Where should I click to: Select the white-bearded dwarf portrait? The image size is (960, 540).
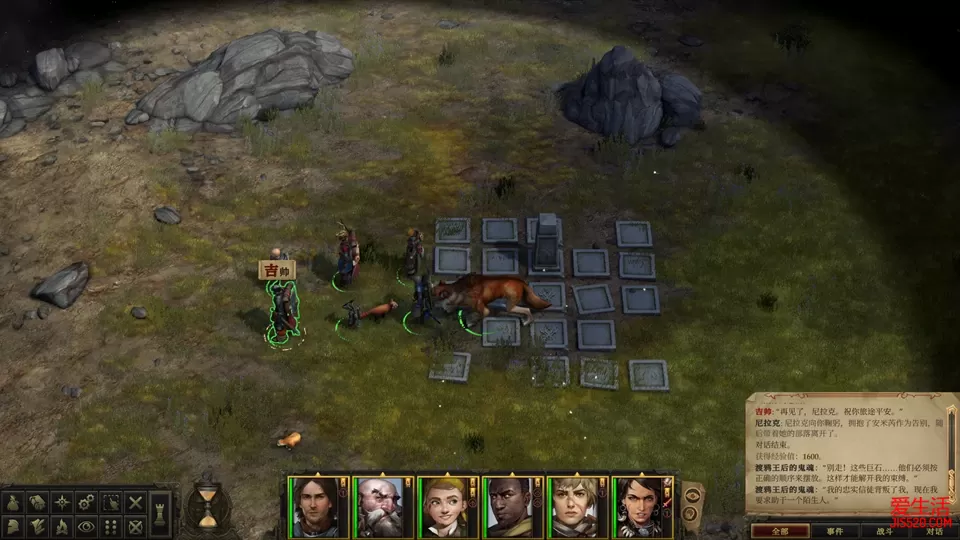(x=380, y=507)
